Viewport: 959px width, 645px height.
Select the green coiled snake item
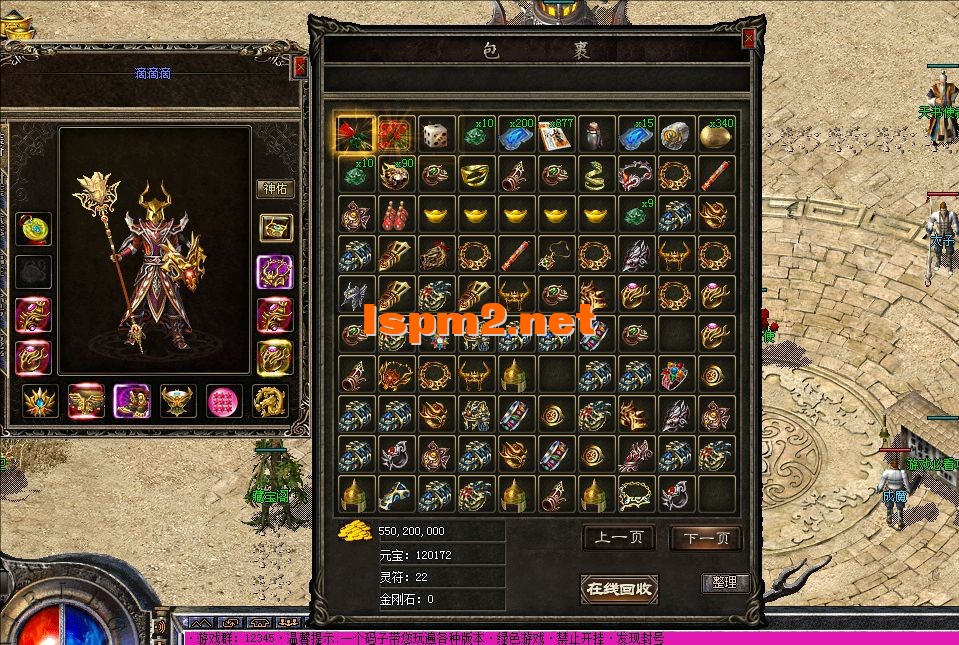[595, 175]
